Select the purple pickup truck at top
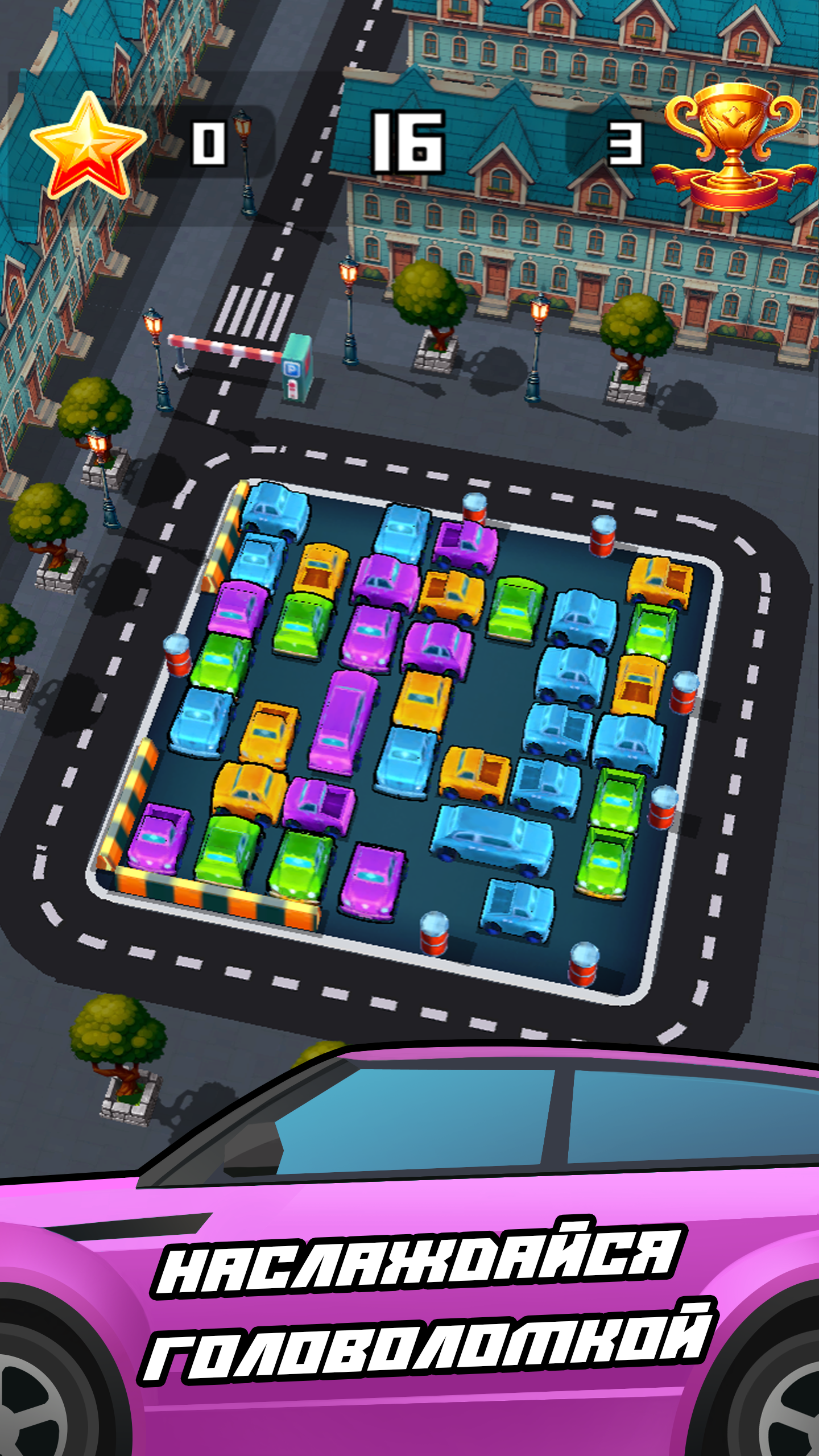 tap(466, 546)
